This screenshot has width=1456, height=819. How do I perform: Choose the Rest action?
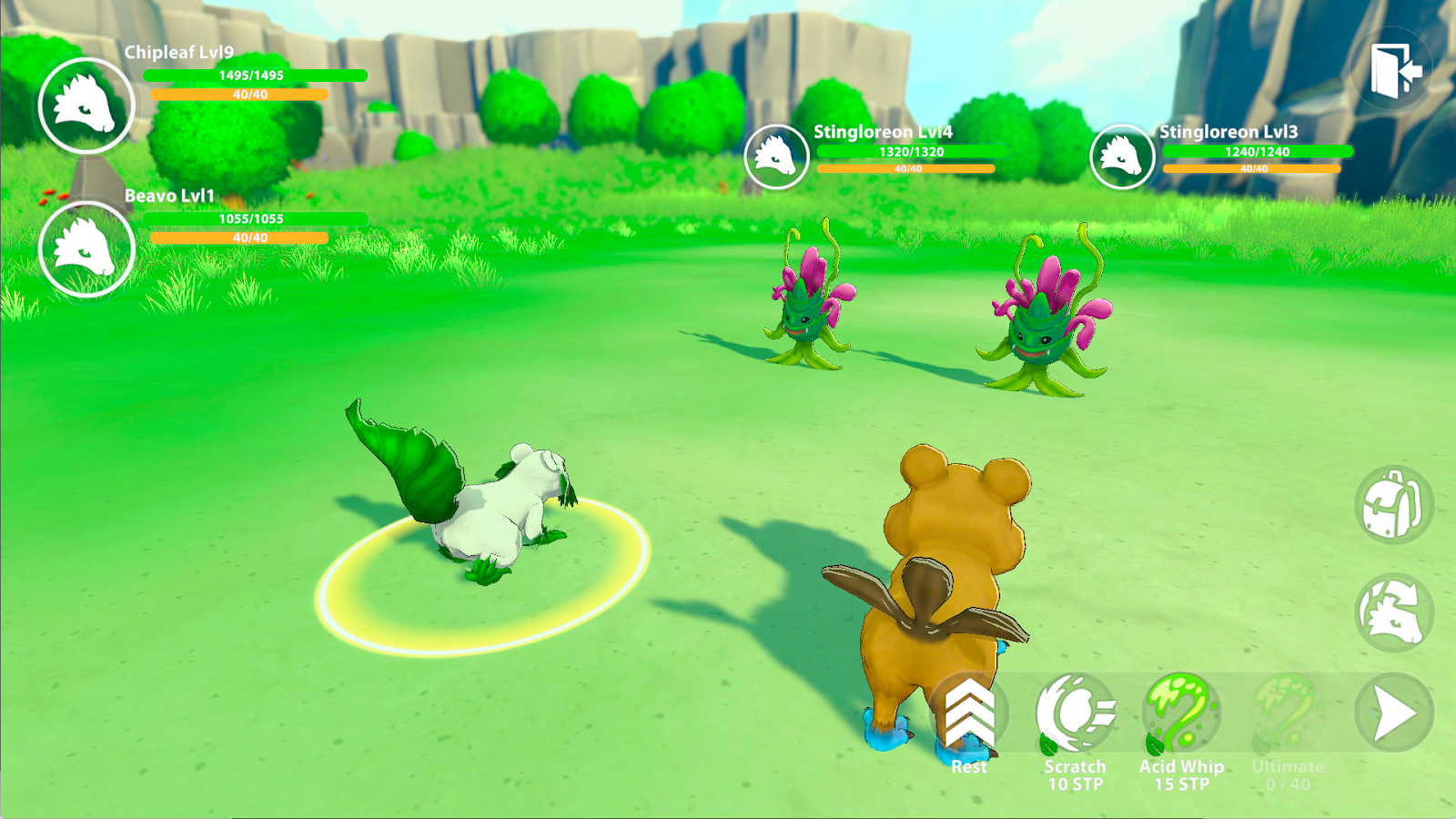(x=969, y=714)
